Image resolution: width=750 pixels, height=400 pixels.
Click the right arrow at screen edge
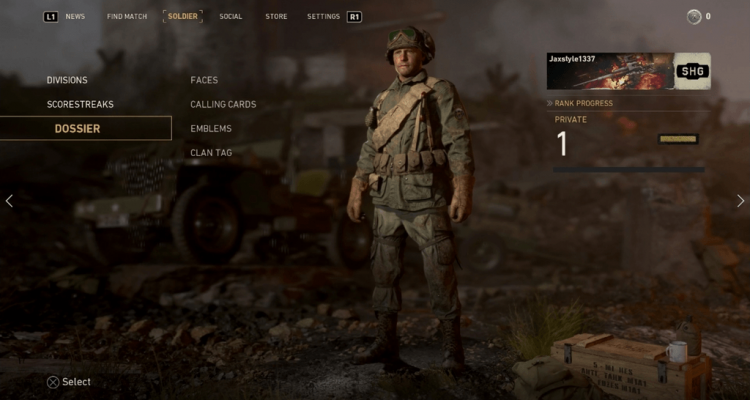tap(741, 201)
